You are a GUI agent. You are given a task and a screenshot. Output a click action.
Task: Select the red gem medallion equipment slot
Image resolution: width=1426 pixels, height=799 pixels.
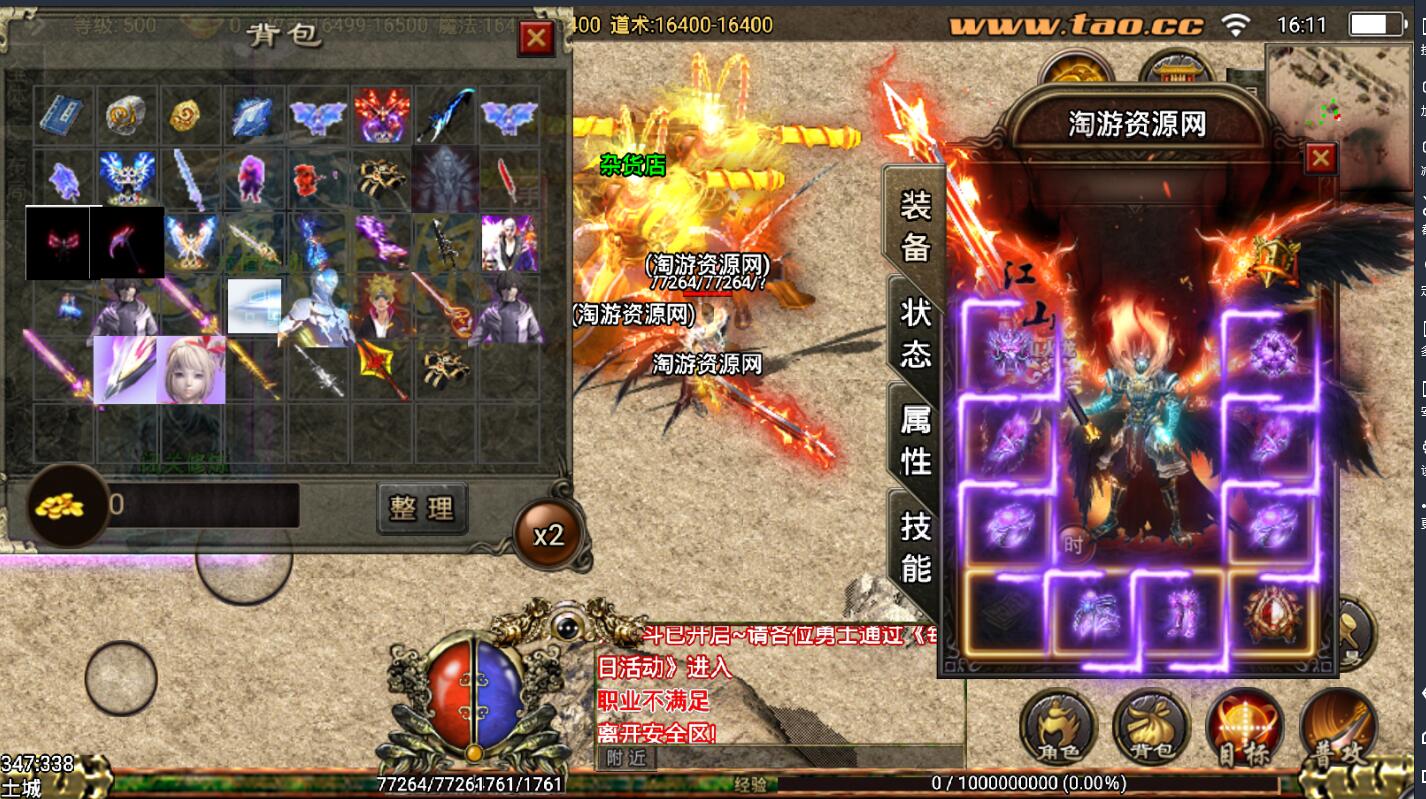[x=1273, y=614]
